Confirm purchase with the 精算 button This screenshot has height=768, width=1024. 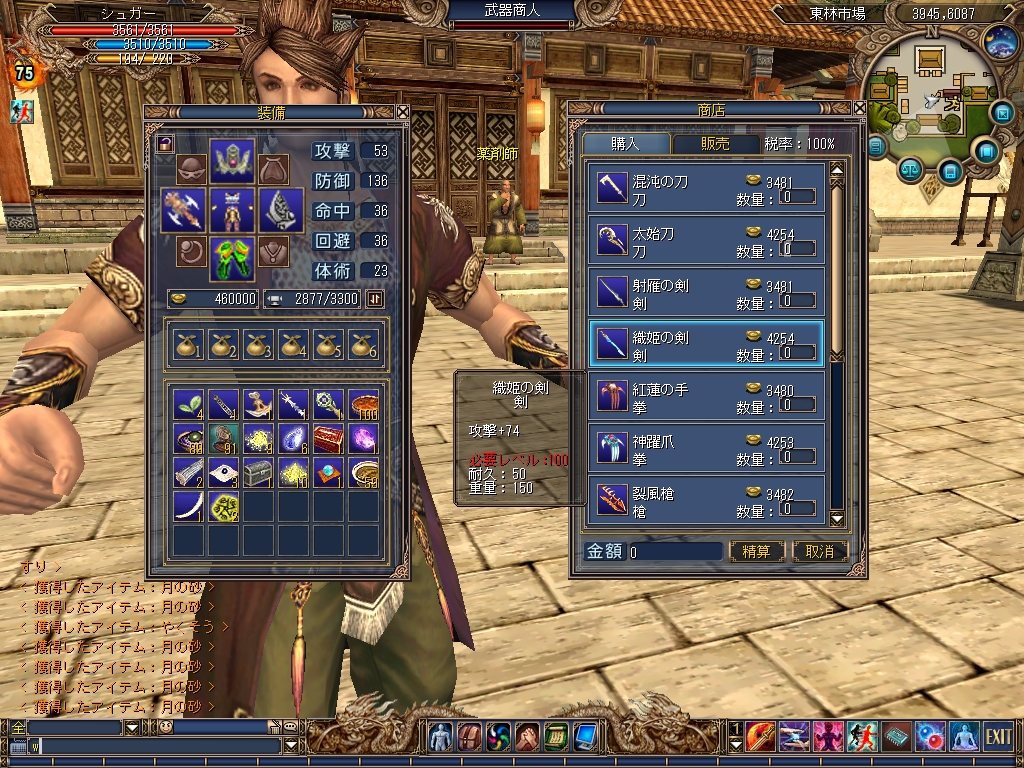click(x=756, y=551)
